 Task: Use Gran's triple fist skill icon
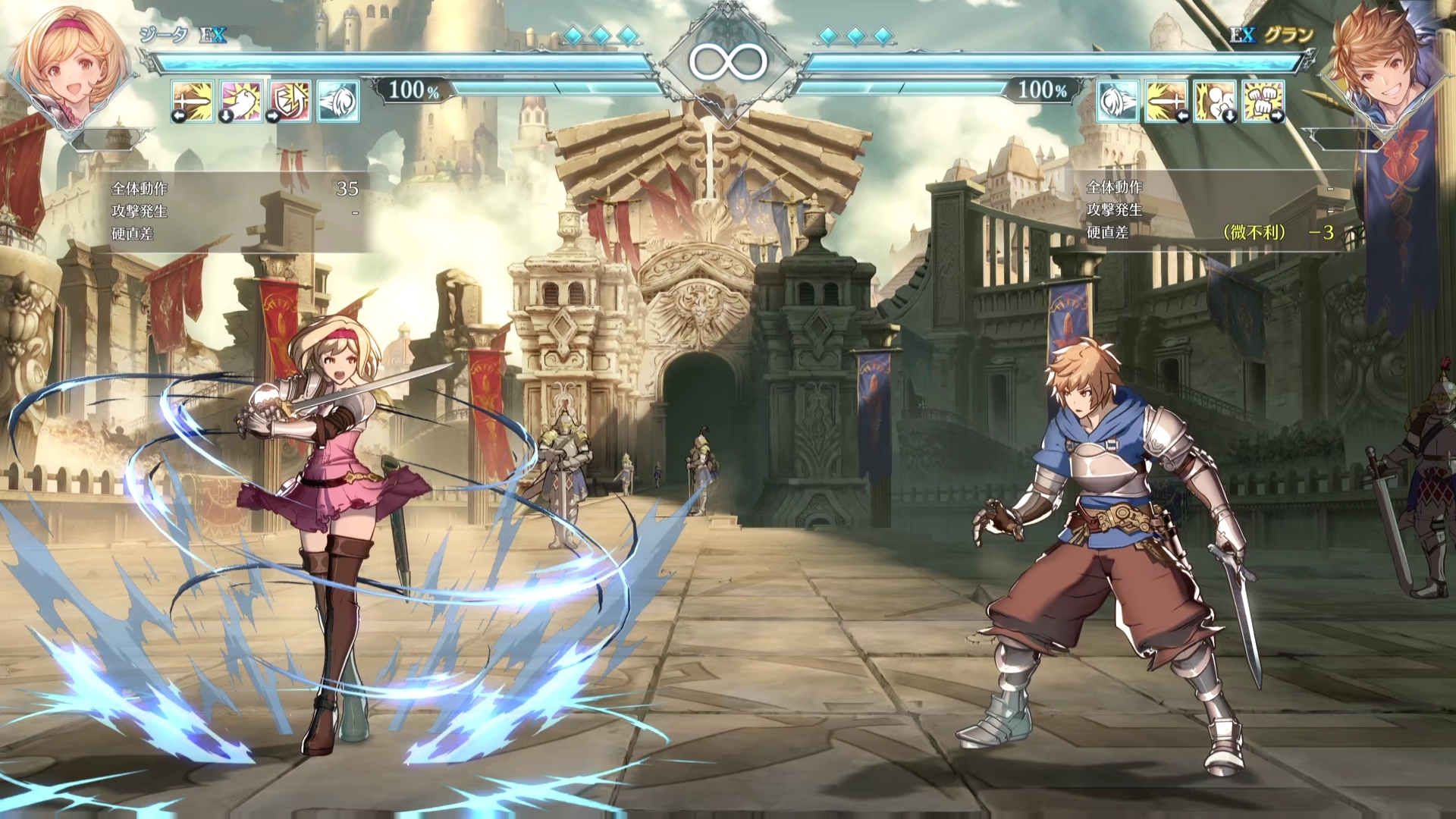(x=1263, y=101)
